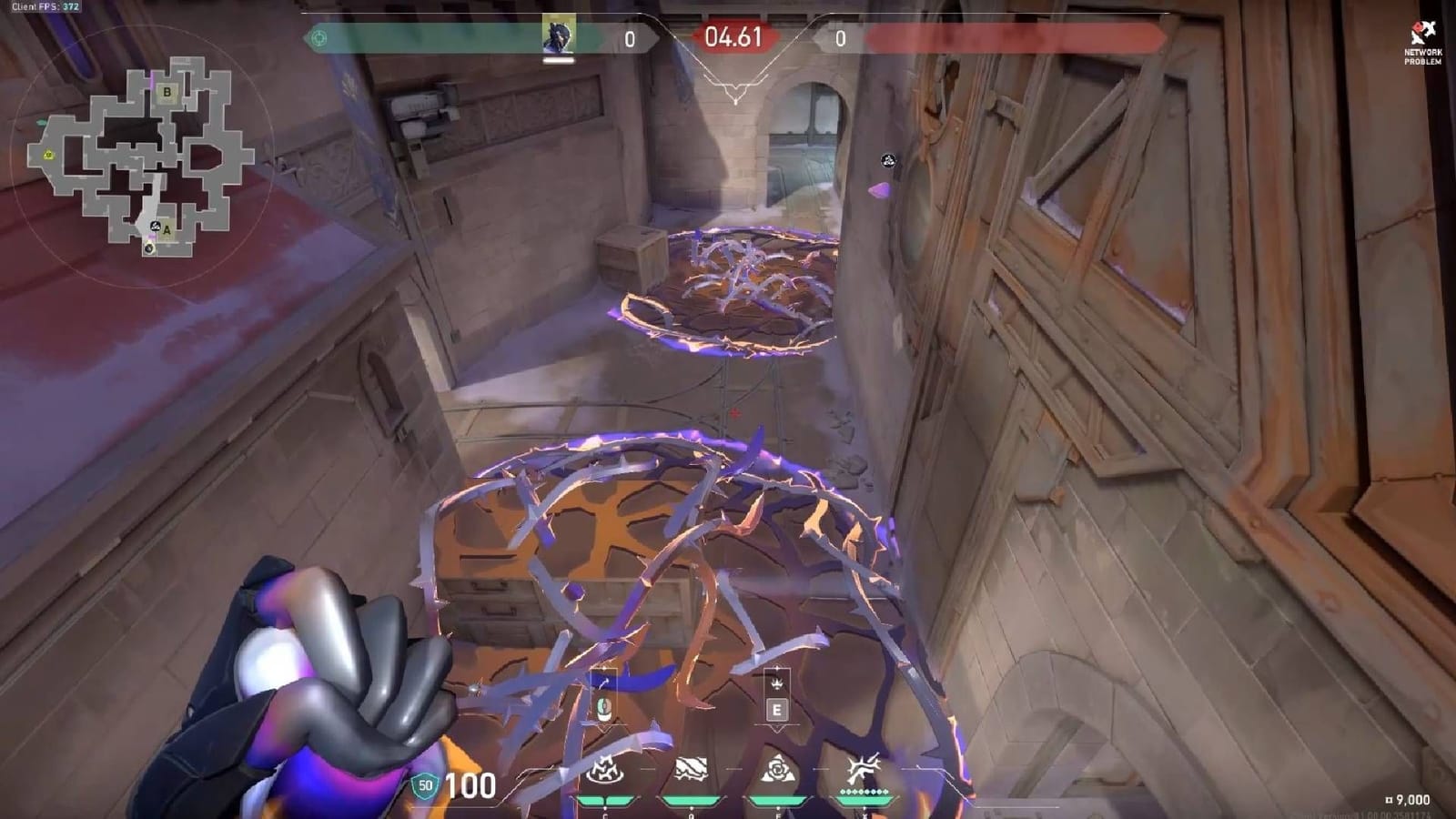
Task: Click the agent portrait in the top scoreboard
Action: click(x=559, y=35)
